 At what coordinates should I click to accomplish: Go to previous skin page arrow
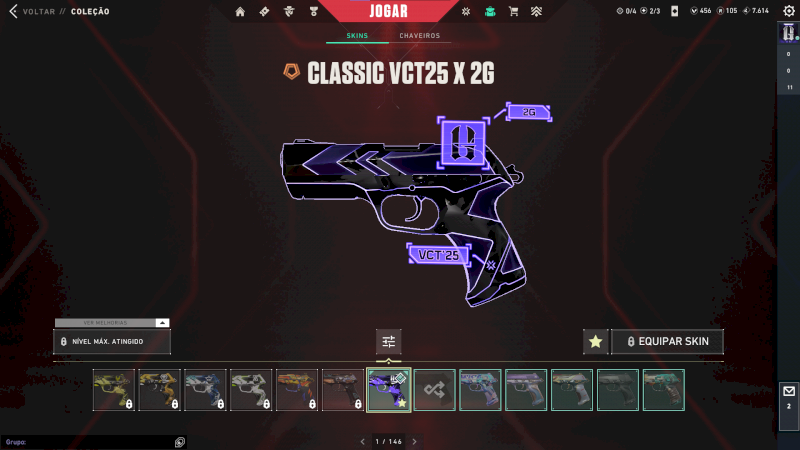coord(363,441)
